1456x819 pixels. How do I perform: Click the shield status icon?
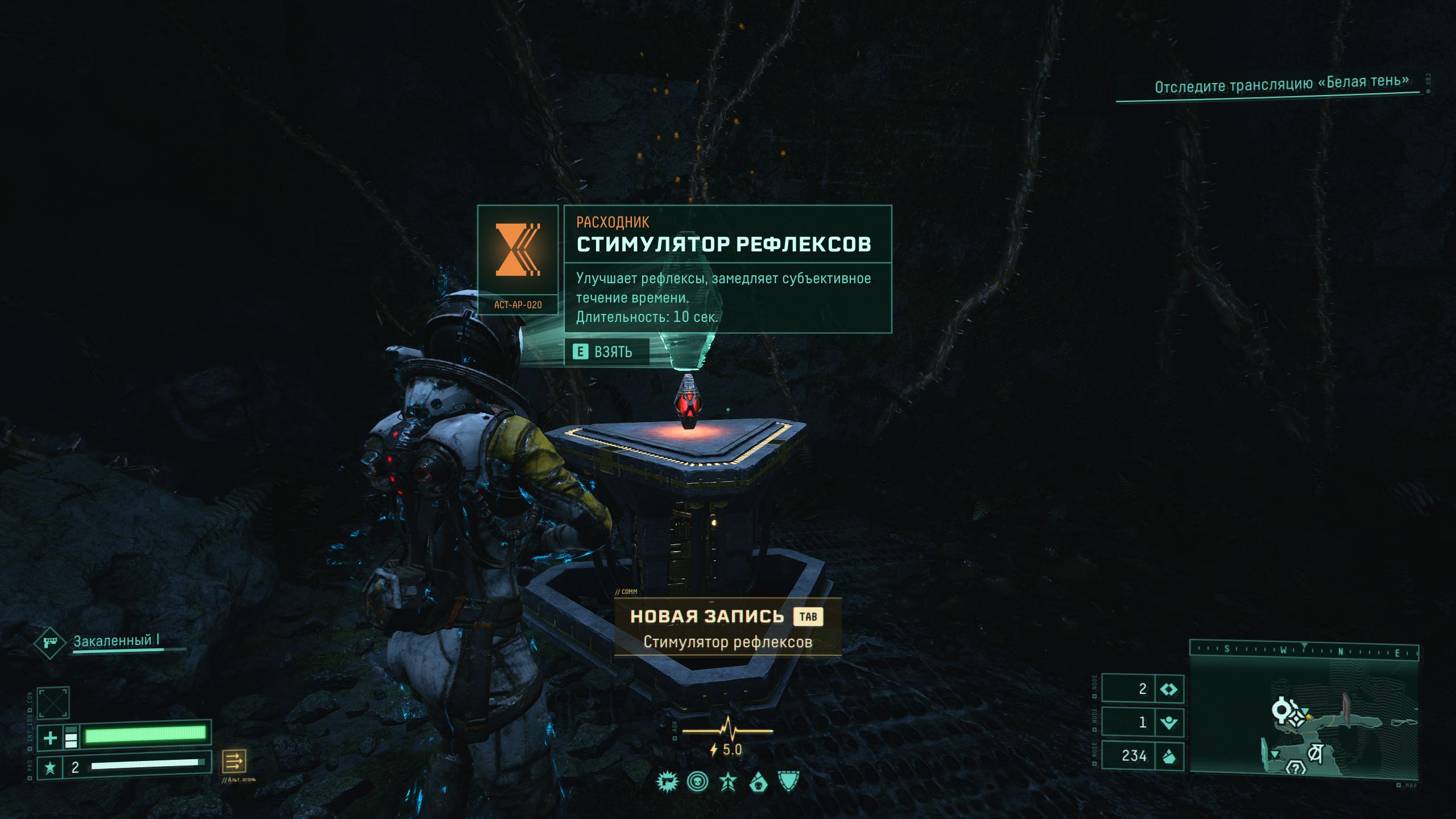click(788, 782)
